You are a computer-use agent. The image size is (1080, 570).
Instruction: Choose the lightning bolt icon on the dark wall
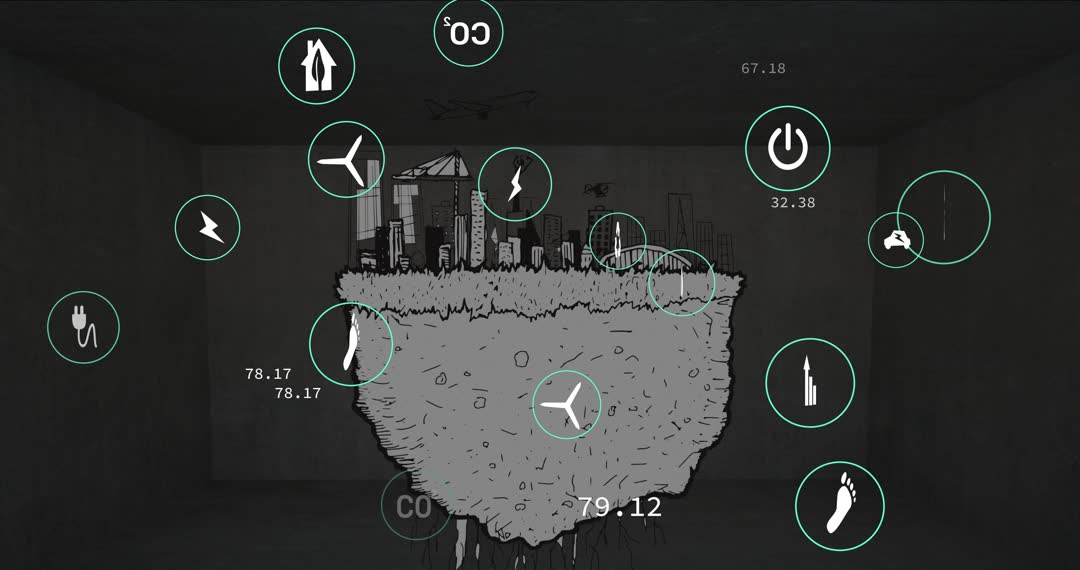(208, 228)
